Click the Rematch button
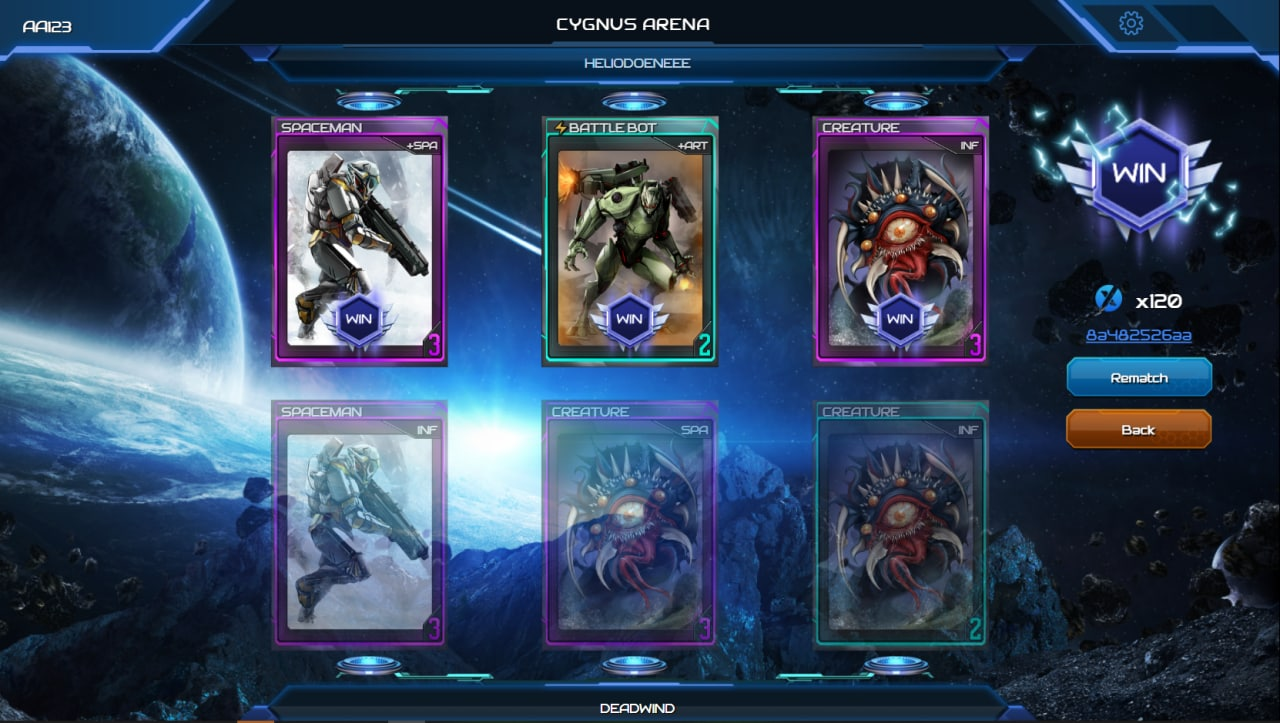Viewport: 1280px width, 723px height. (x=1139, y=378)
